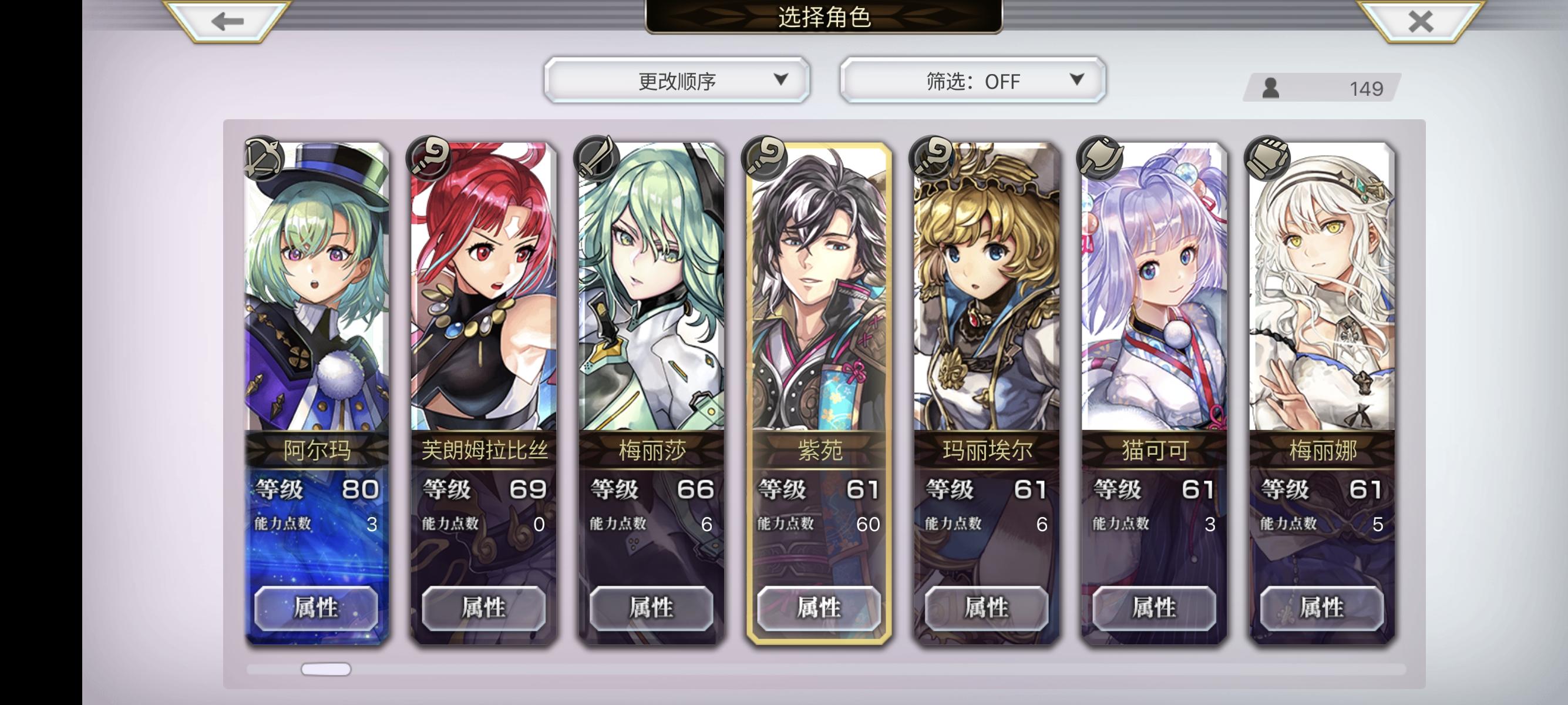This screenshot has width=1568, height=705.
Task: Open the 更改顺序 sort order dropdown
Action: pyautogui.click(x=678, y=79)
